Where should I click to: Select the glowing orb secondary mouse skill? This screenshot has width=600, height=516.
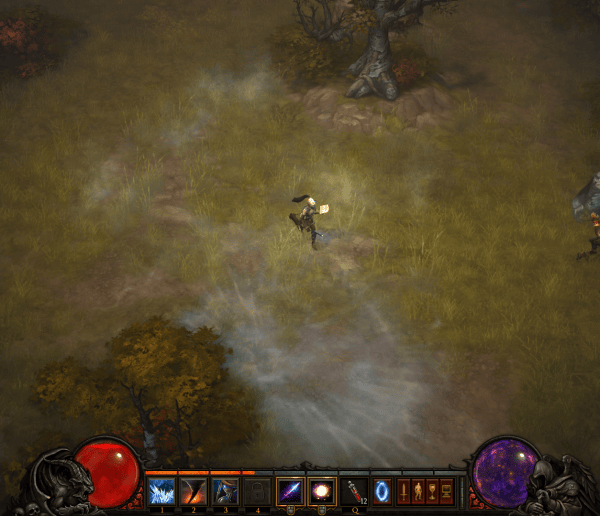click(x=322, y=491)
